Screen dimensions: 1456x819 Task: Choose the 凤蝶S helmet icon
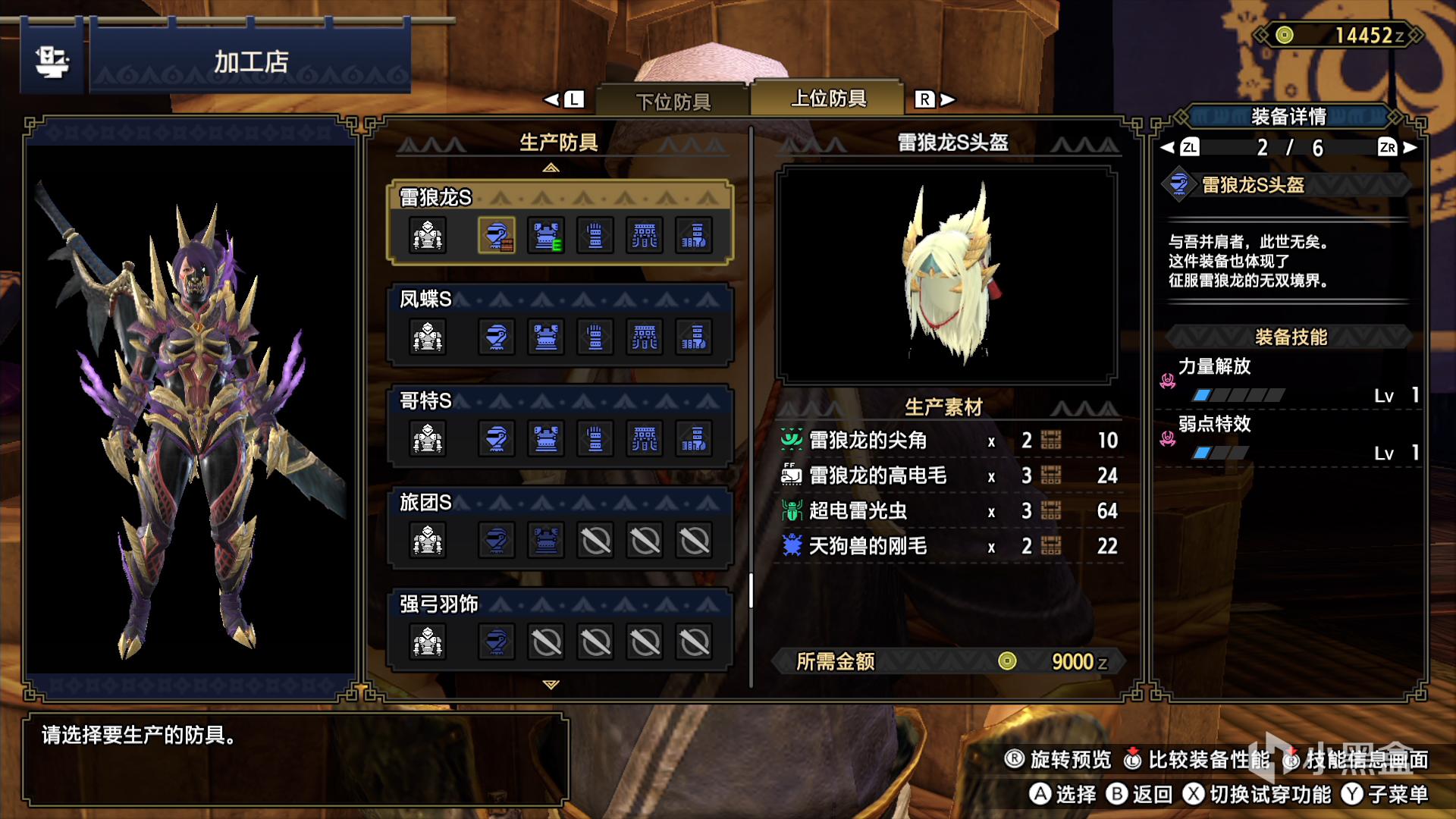(x=497, y=337)
